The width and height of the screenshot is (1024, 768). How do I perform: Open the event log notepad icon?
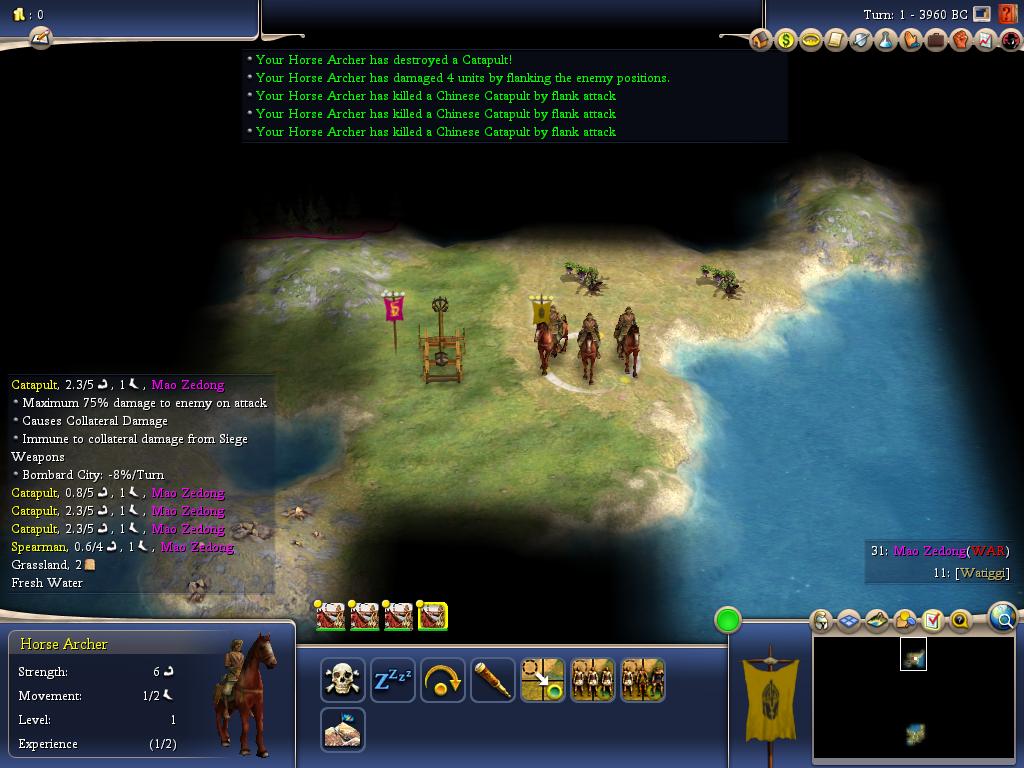point(40,38)
